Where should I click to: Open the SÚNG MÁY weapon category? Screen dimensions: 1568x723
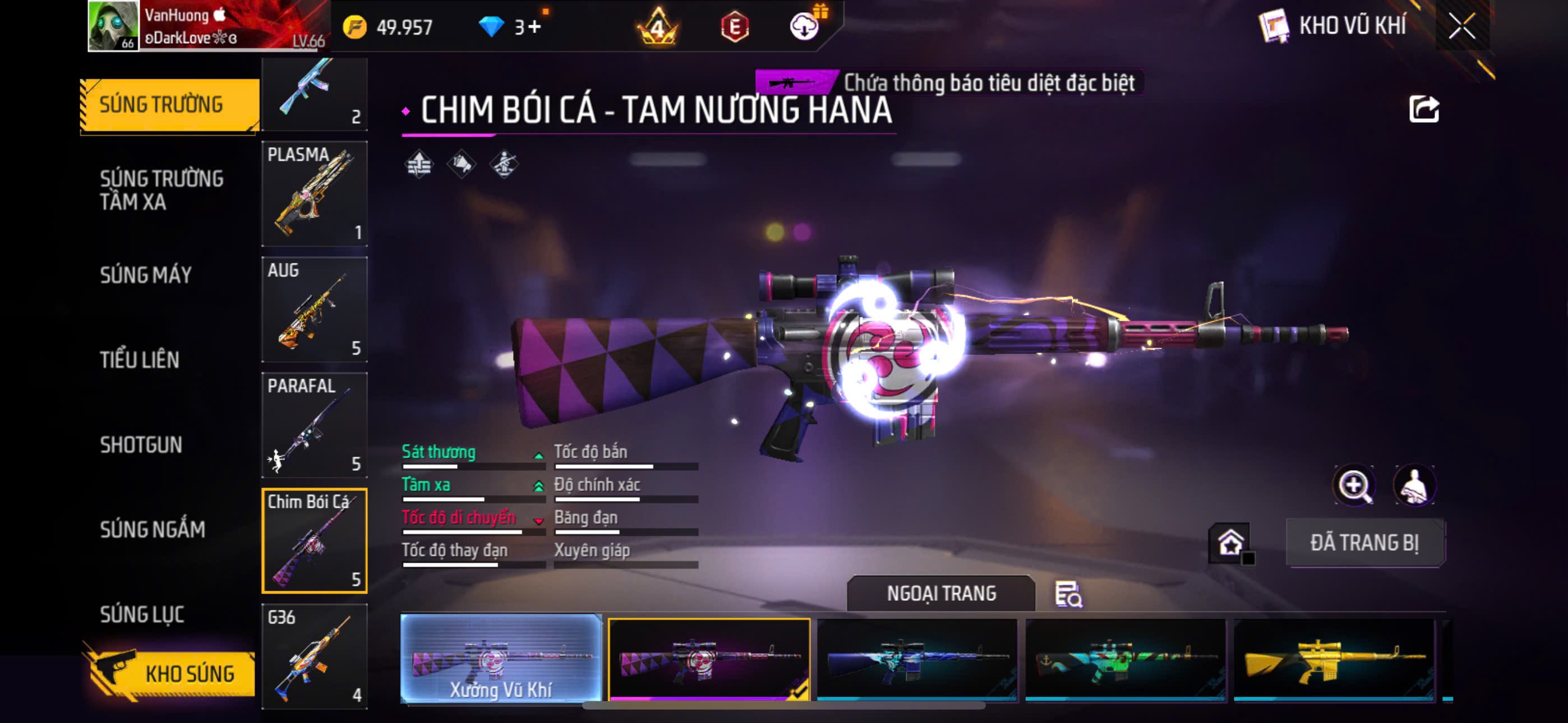(145, 275)
